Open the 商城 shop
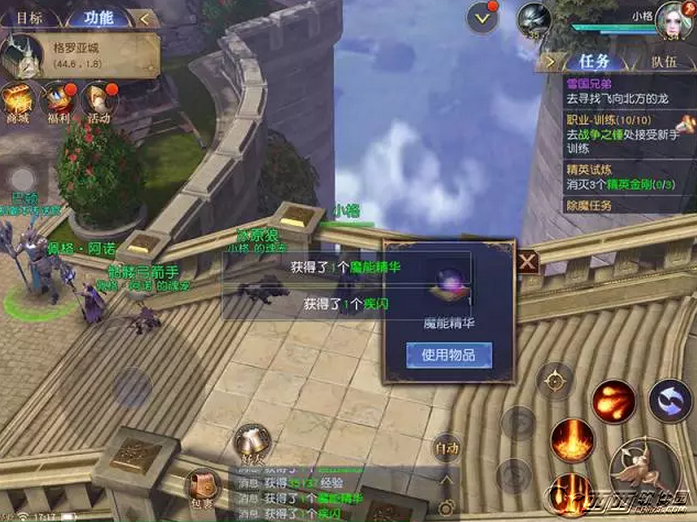697x522 pixels. coord(18,102)
